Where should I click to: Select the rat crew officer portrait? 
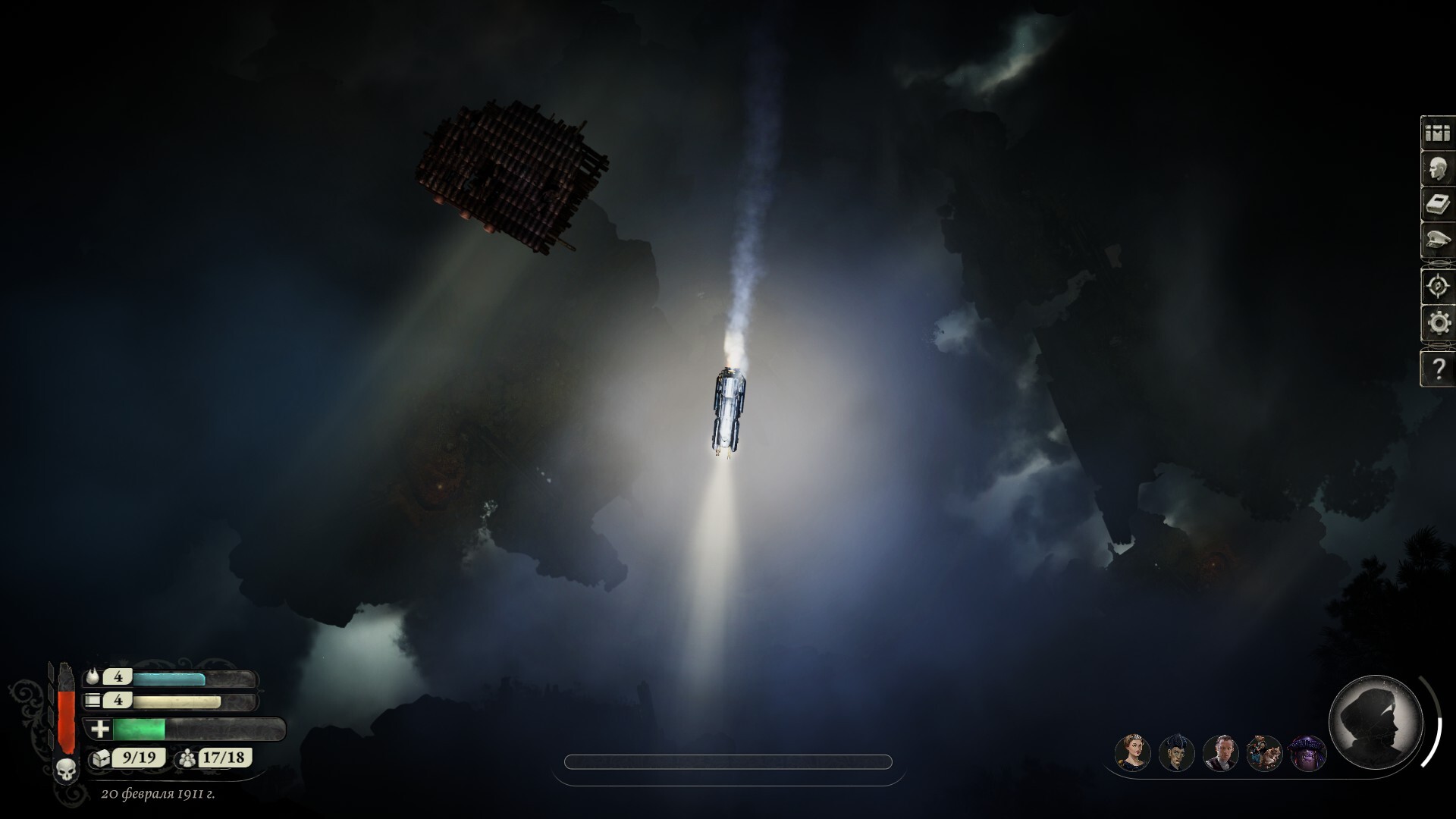(1264, 753)
